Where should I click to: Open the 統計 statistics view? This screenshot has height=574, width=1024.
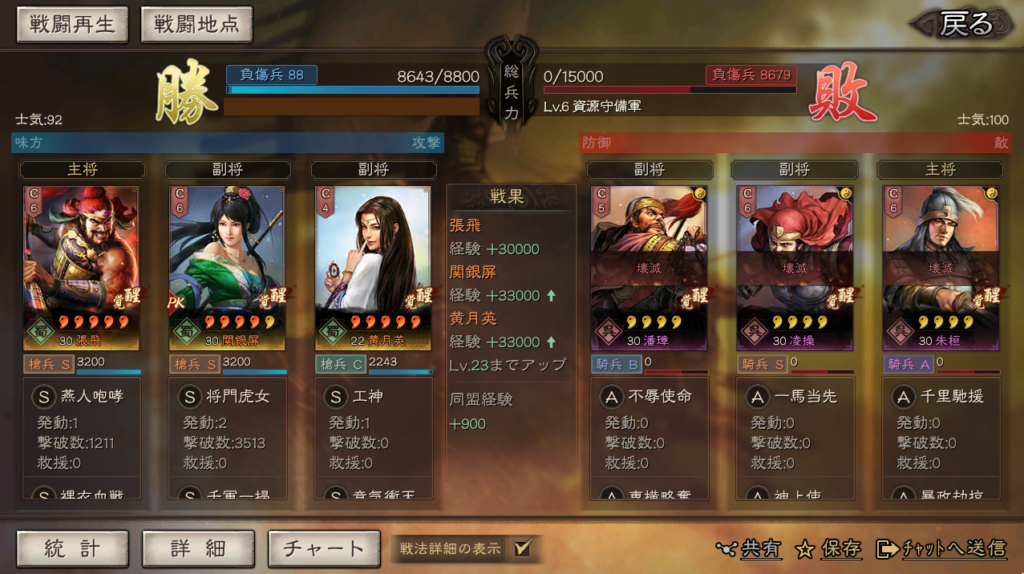click(72, 548)
